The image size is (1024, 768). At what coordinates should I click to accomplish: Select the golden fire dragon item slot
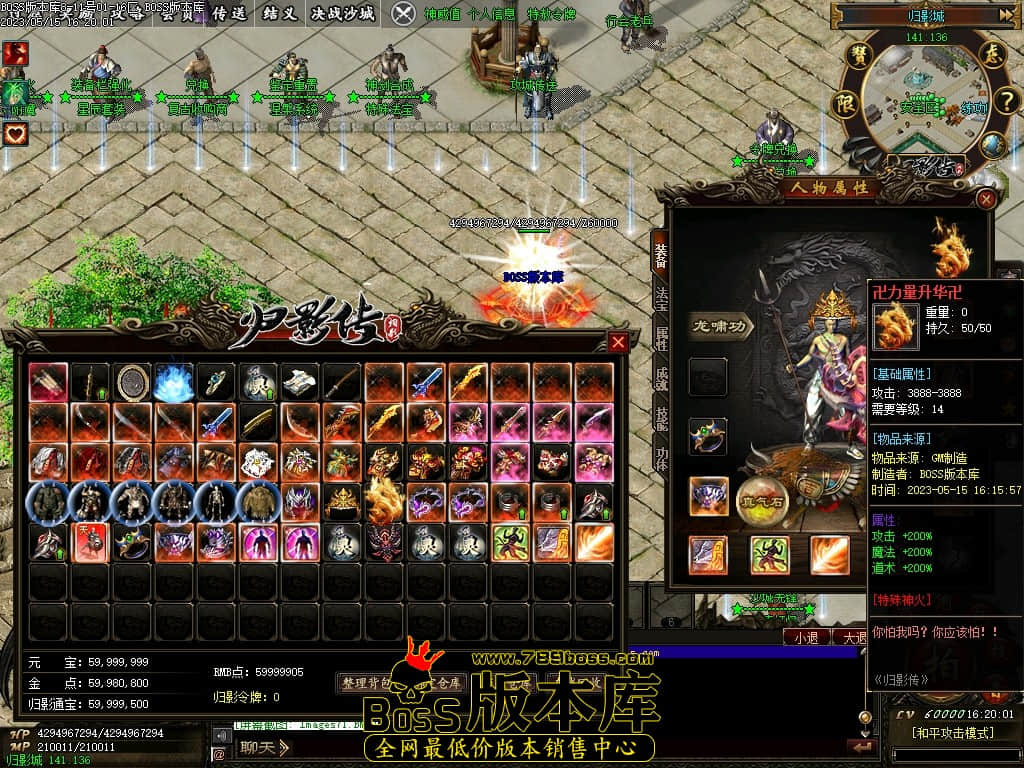(384, 500)
